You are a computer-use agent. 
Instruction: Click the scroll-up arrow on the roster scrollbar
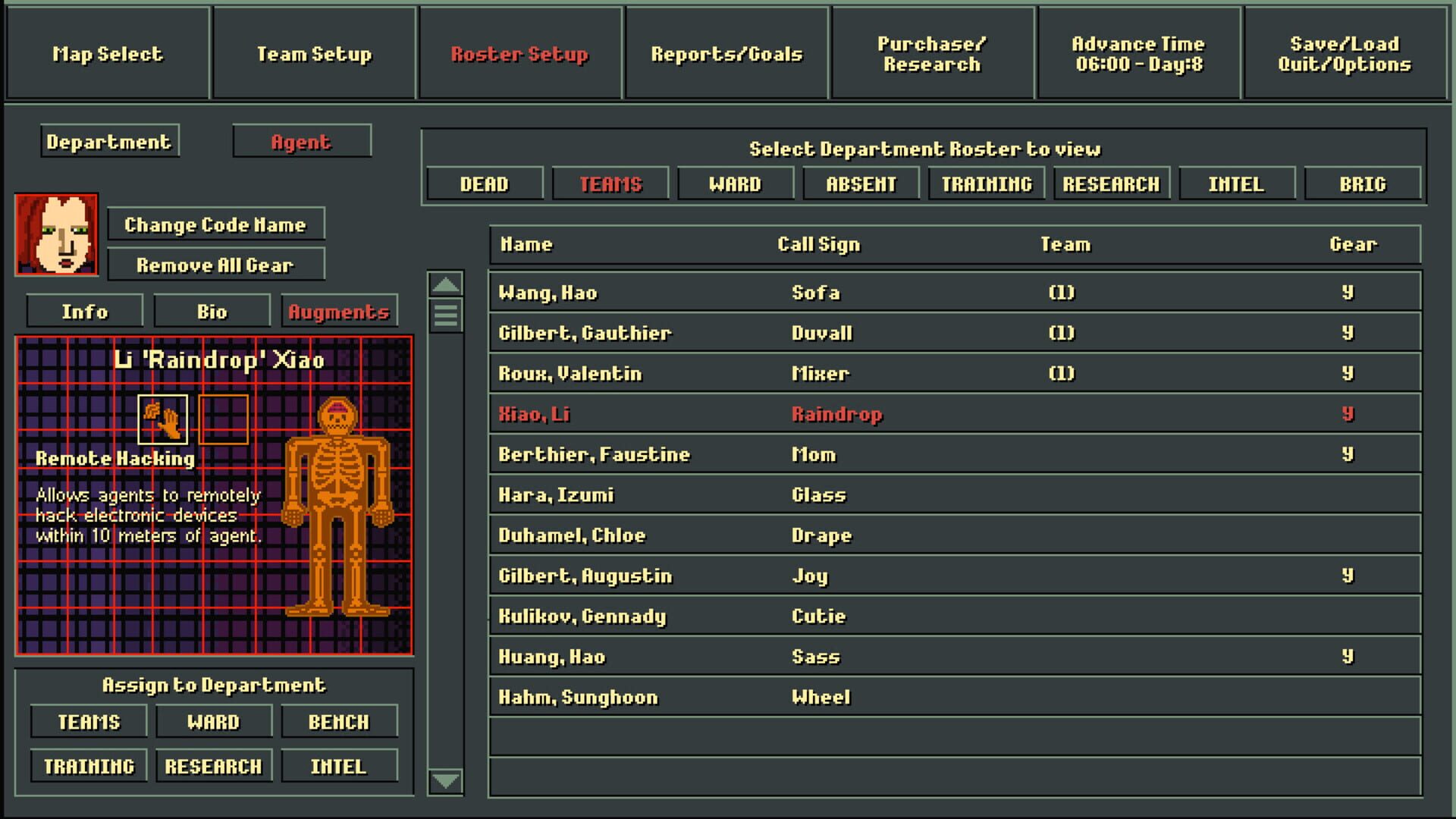click(x=446, y=284)
